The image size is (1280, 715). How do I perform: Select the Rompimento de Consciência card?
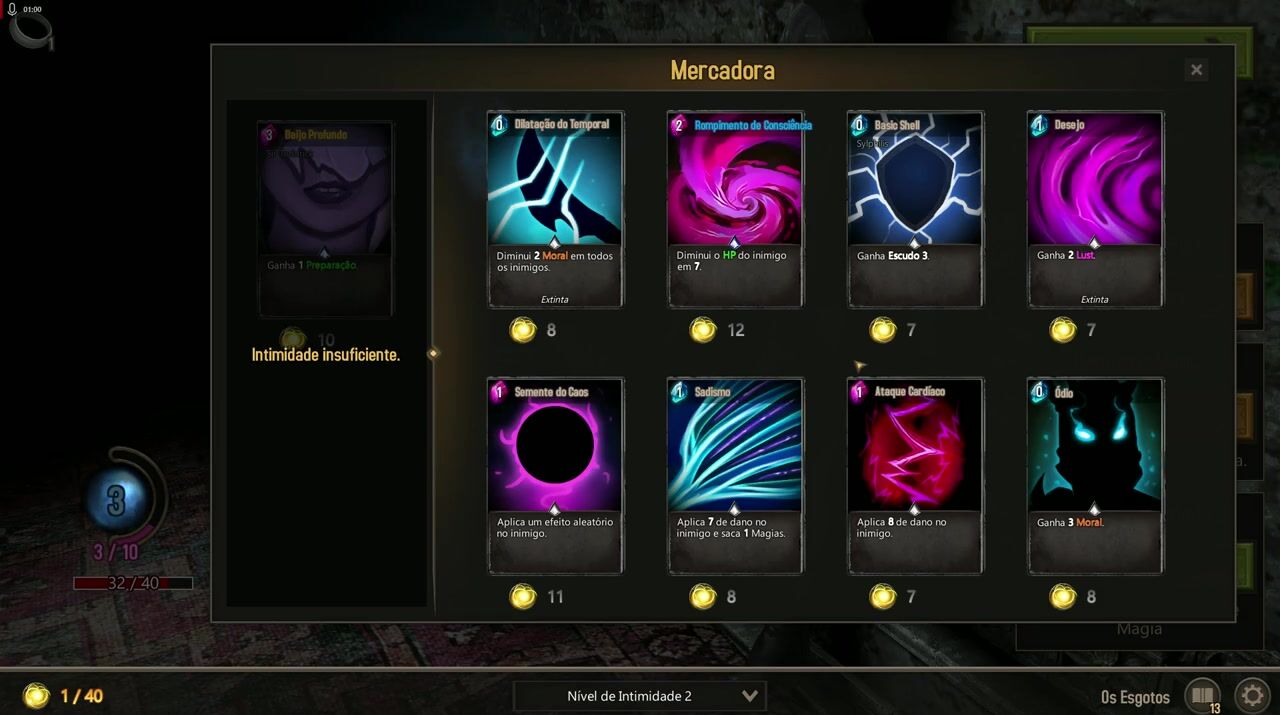pyautogui.click(x=736, y=209)
